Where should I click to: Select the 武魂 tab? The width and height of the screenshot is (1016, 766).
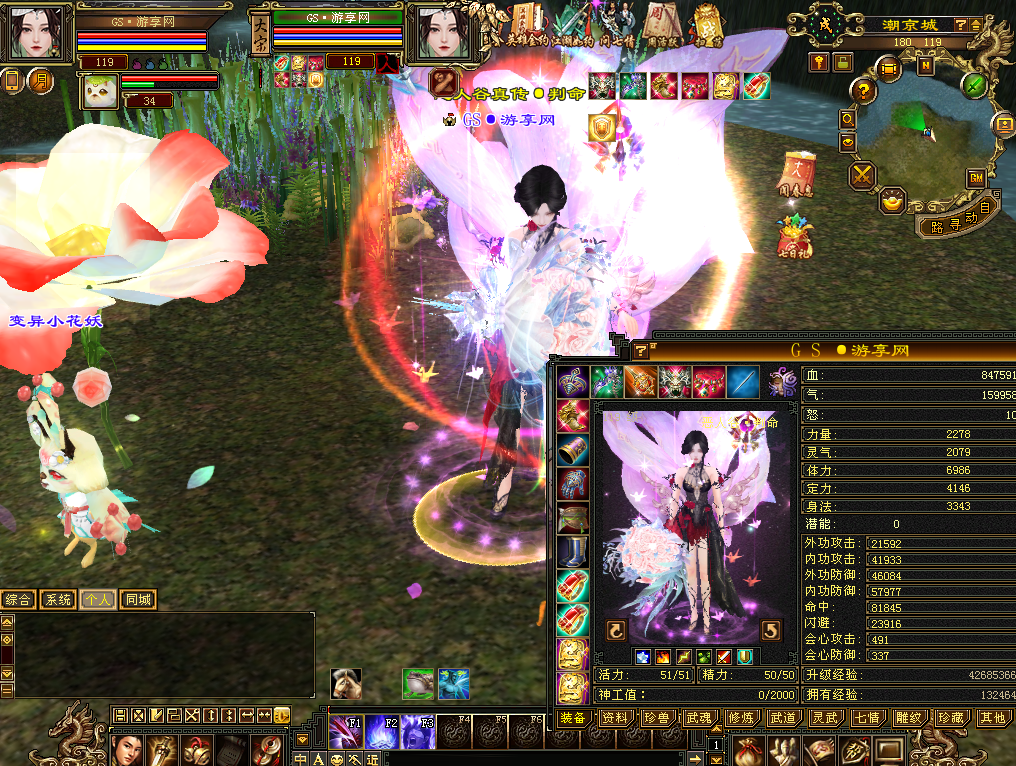(698, 718)
